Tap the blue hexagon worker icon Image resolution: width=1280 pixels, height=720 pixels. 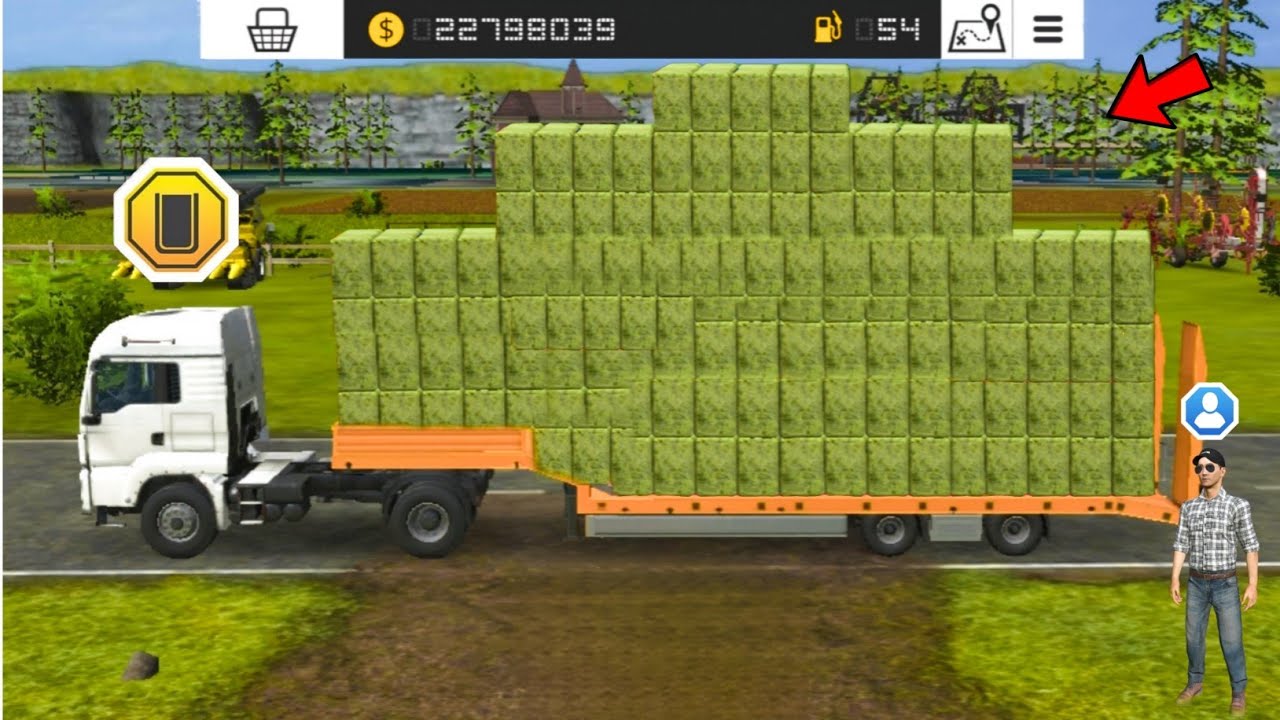(x=1209, y=411)
